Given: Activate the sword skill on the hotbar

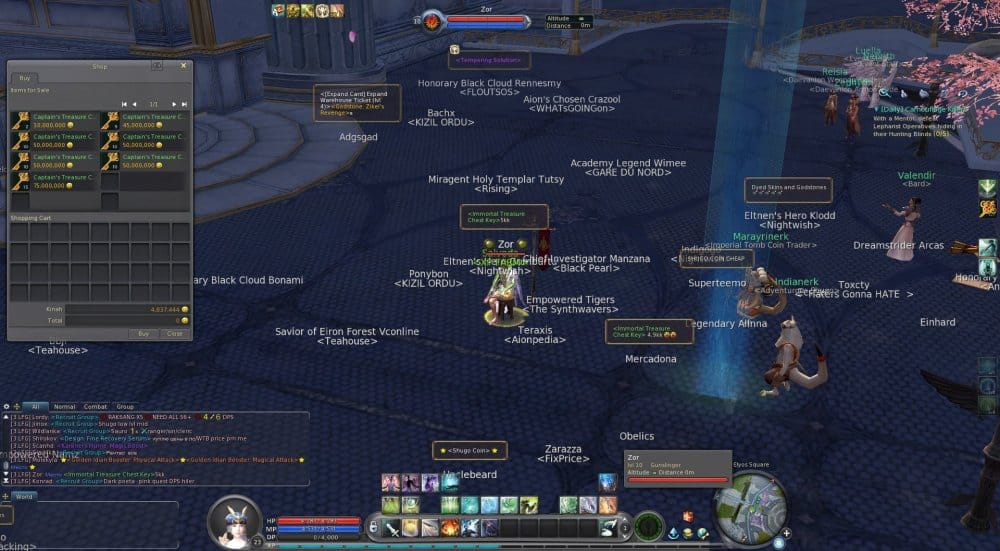Looking at the screenshot, I should point(393,528).
